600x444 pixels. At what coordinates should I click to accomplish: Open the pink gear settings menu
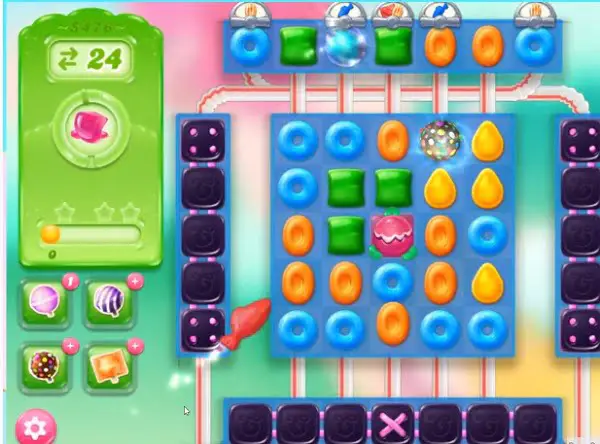36,429
